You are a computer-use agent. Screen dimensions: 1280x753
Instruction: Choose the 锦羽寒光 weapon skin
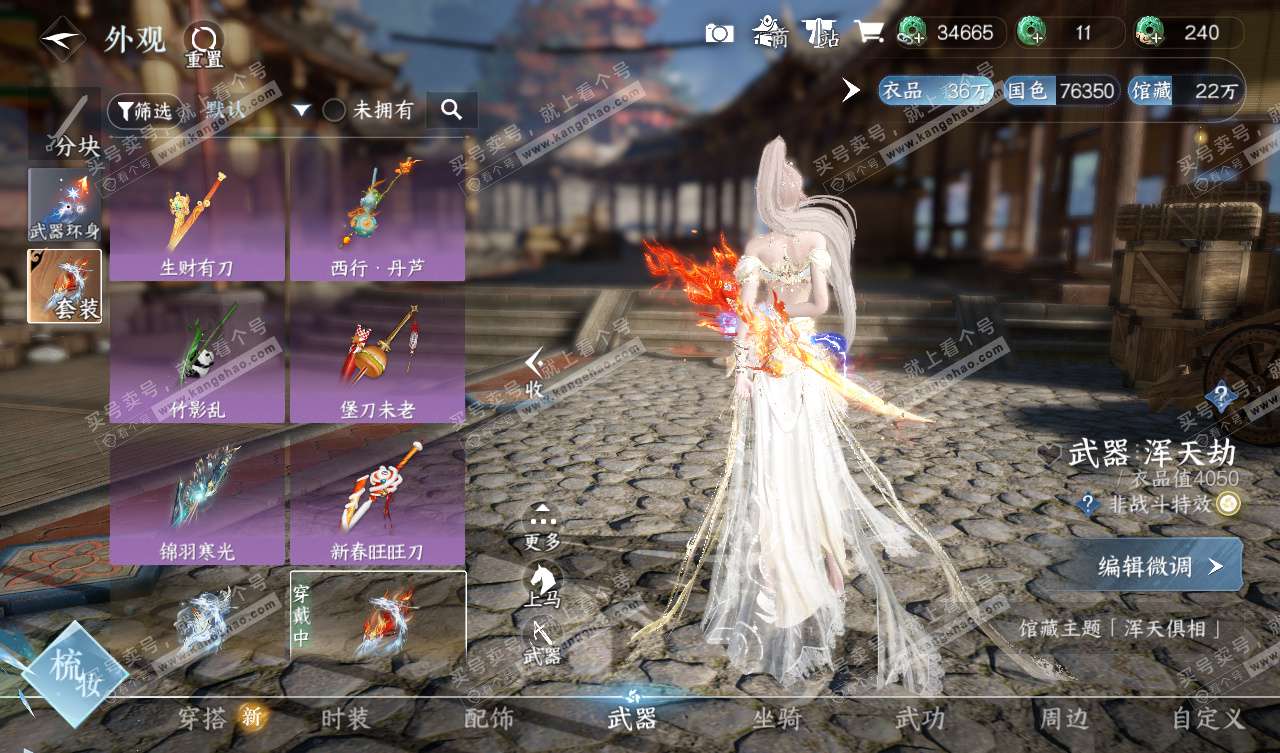click(x=197, y=506)
